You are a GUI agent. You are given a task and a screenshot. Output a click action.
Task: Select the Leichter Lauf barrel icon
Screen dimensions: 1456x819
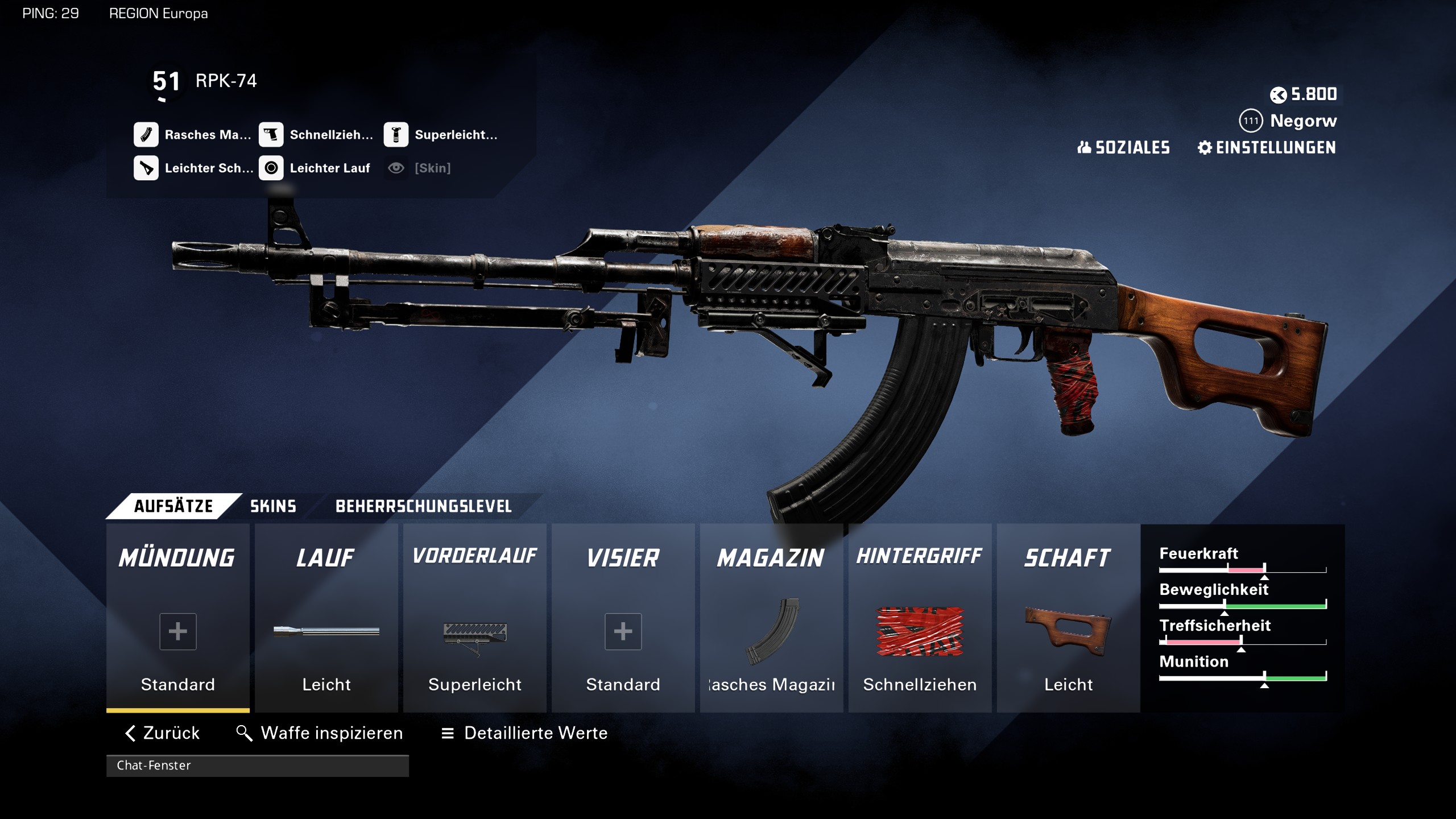coord(272,168)
